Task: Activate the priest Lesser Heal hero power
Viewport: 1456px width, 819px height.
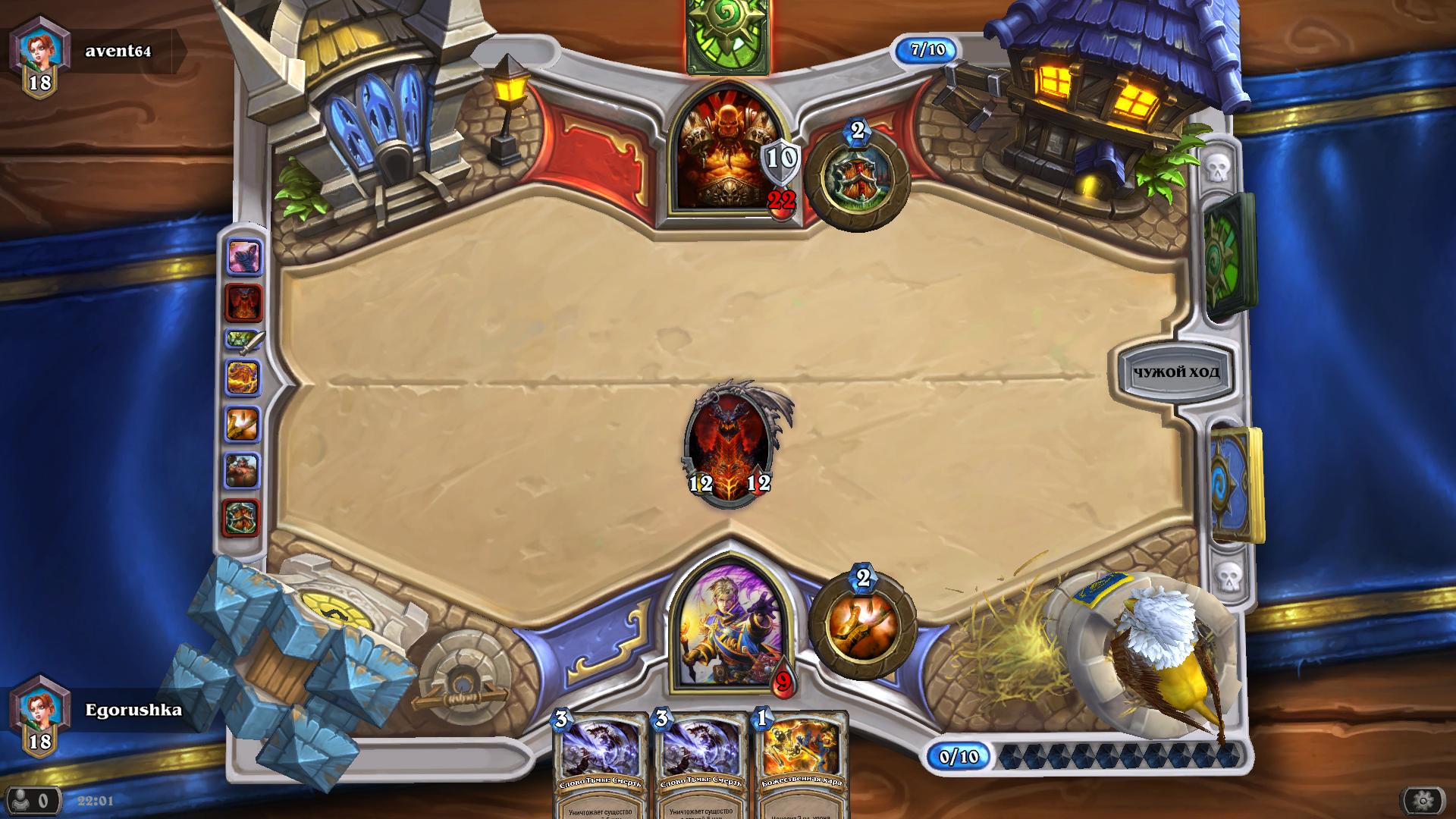Action: click(x=862, y=626)
